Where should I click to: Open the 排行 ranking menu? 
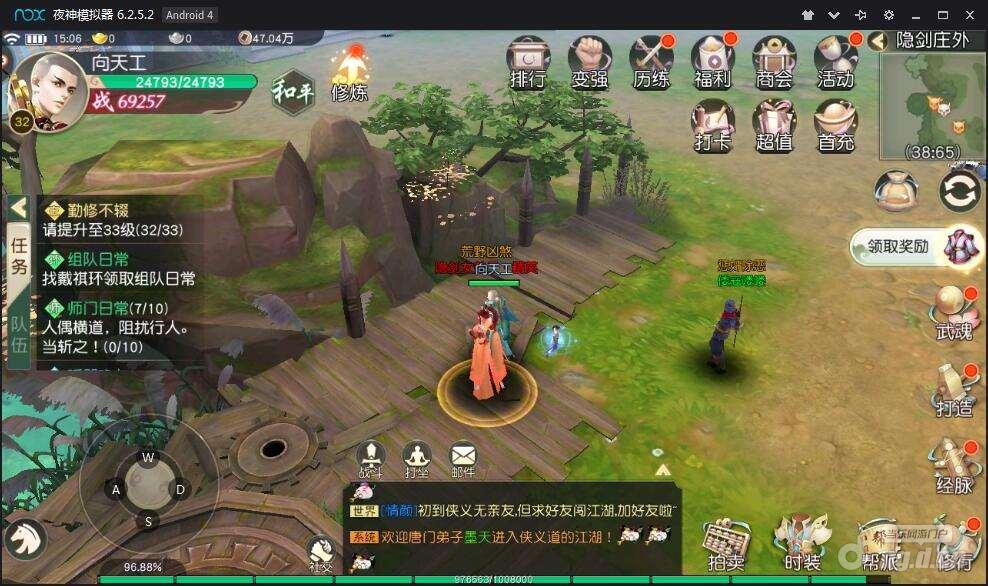pos(527,62)
